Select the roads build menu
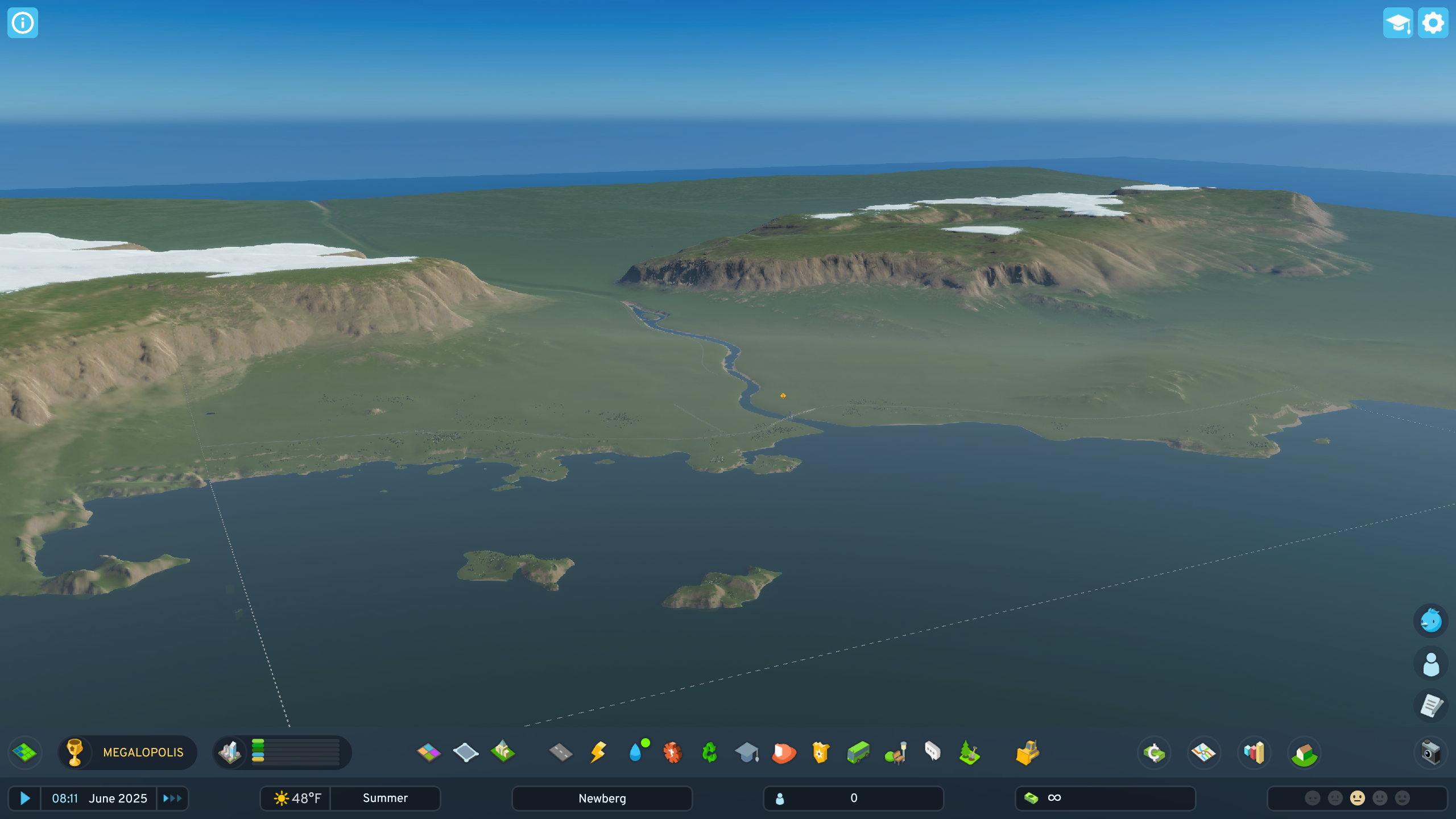Screen dimensions: 1456x819 tap(561, 752)
